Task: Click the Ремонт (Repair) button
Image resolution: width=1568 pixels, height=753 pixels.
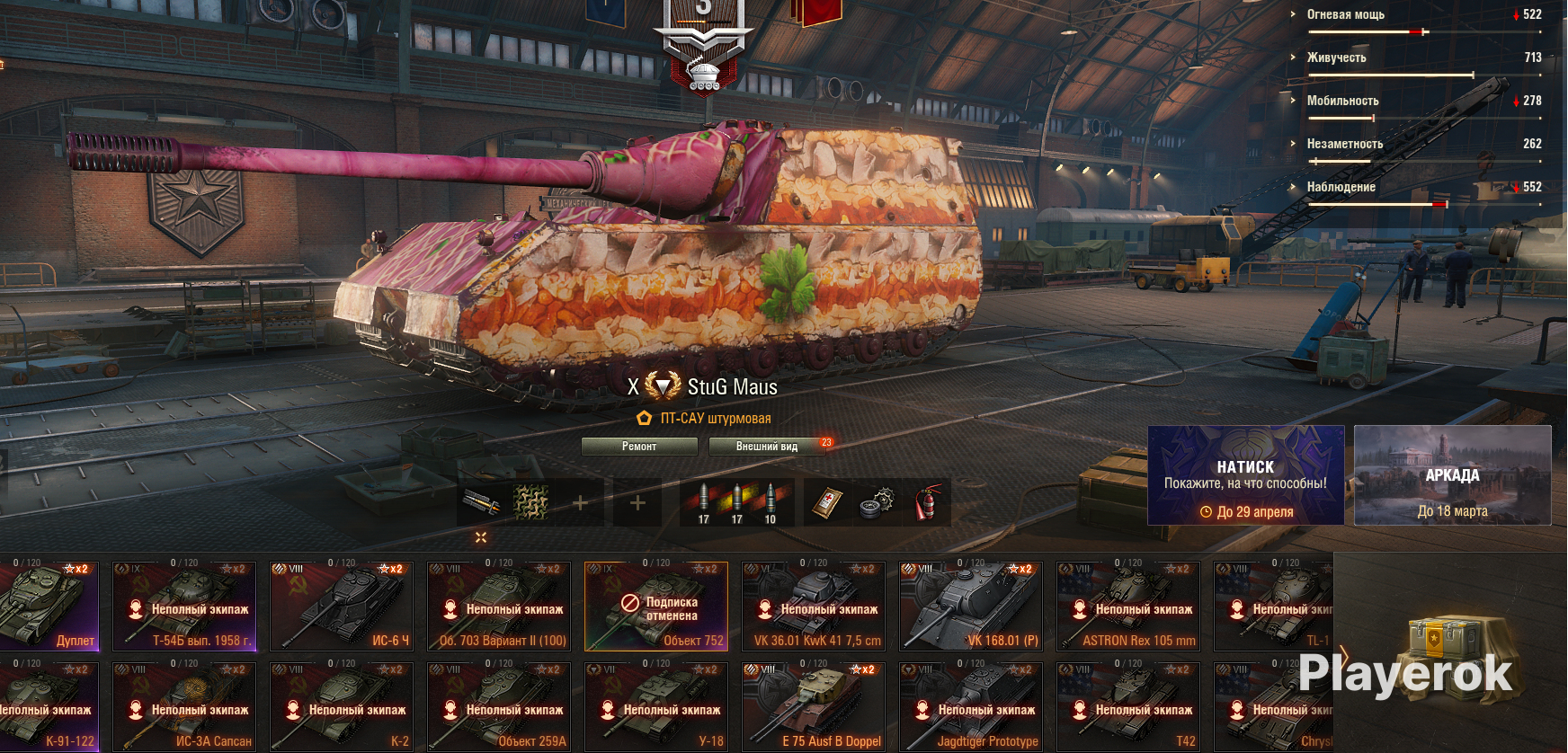Action: (639, 447)
